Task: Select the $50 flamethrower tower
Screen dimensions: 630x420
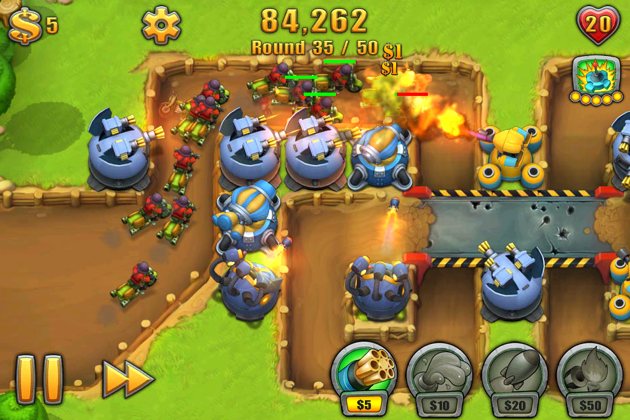Action: coord(588,375)
